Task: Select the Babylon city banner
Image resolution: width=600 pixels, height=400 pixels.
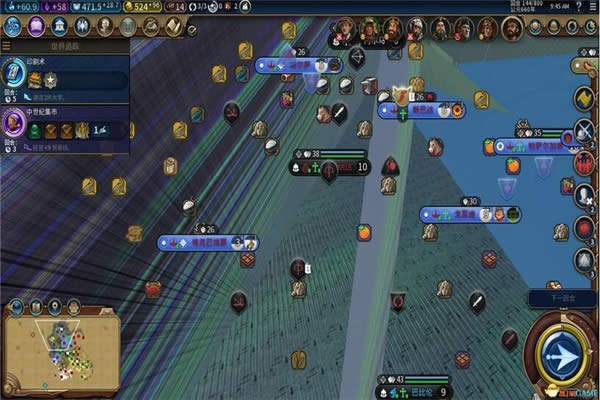Action: pos(417,391)
